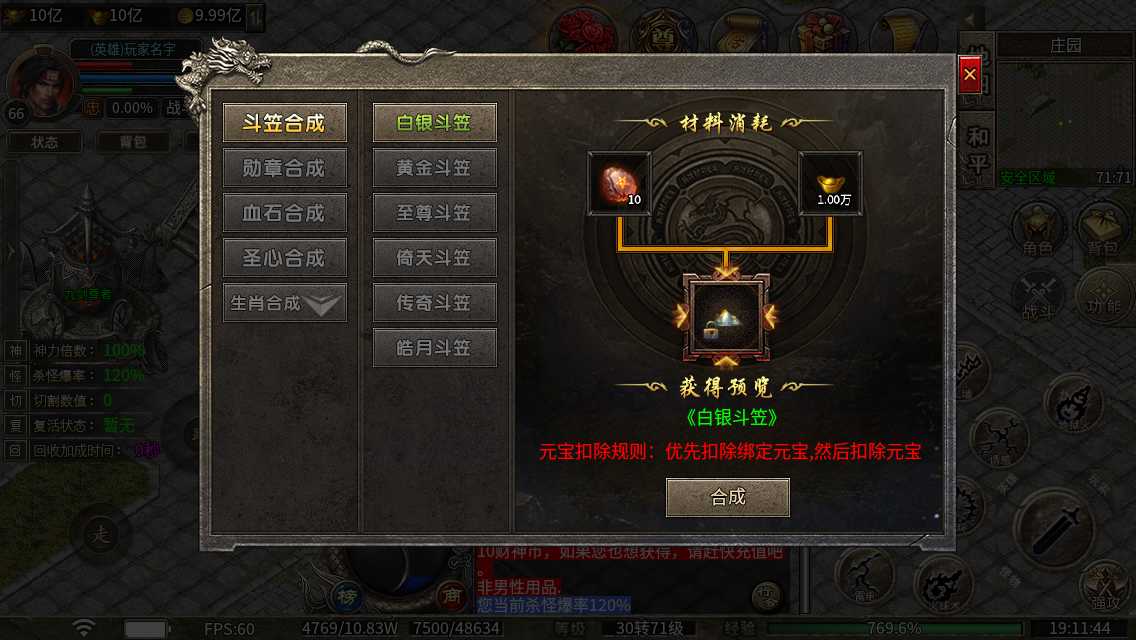Image resolution: width=1136 pixels, height=640 pixels.
Task: Inspect the red ore material slot
Action: [619, 183]
